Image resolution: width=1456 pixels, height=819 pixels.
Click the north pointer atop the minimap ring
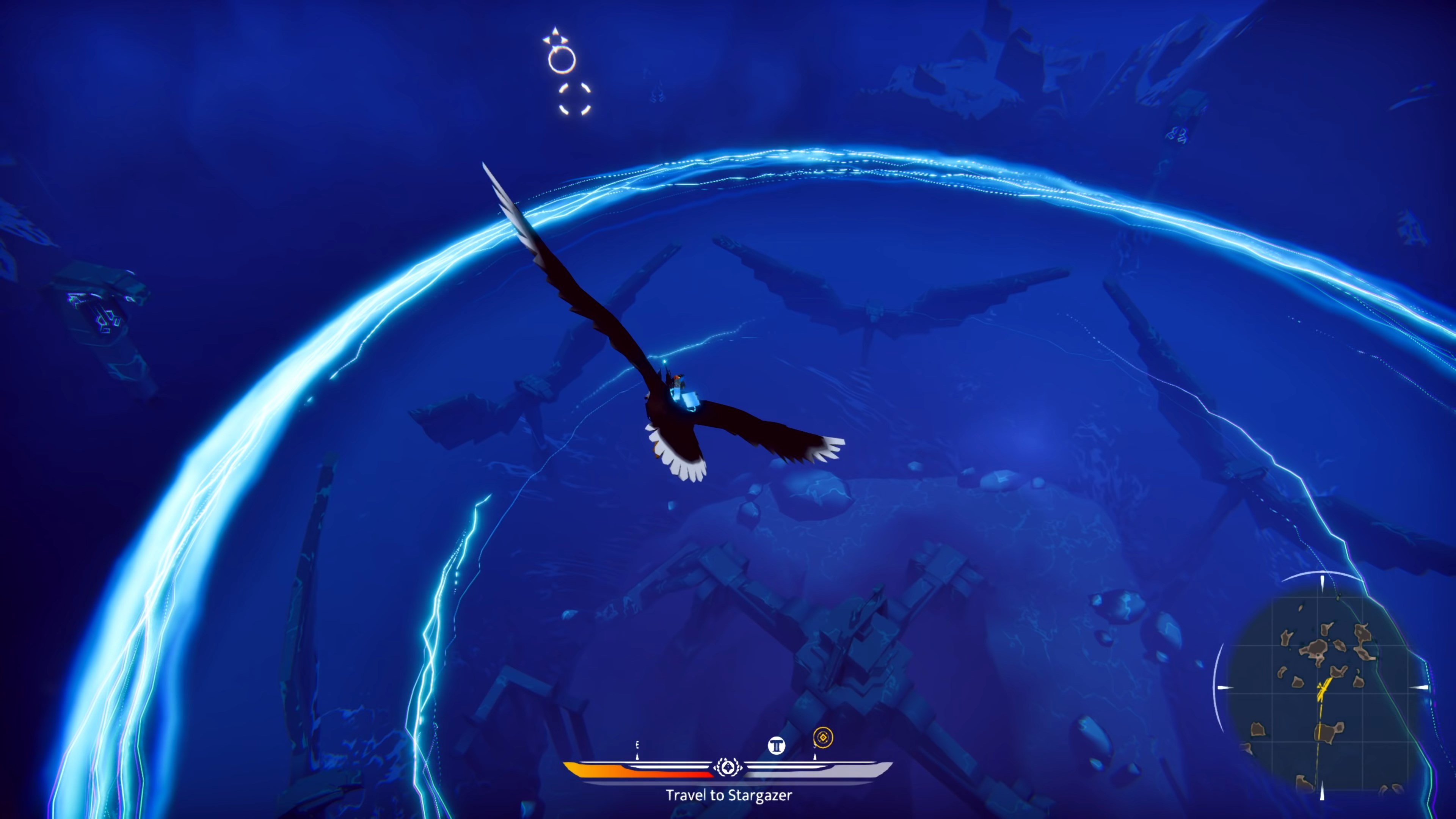(x=1323, y=582)
